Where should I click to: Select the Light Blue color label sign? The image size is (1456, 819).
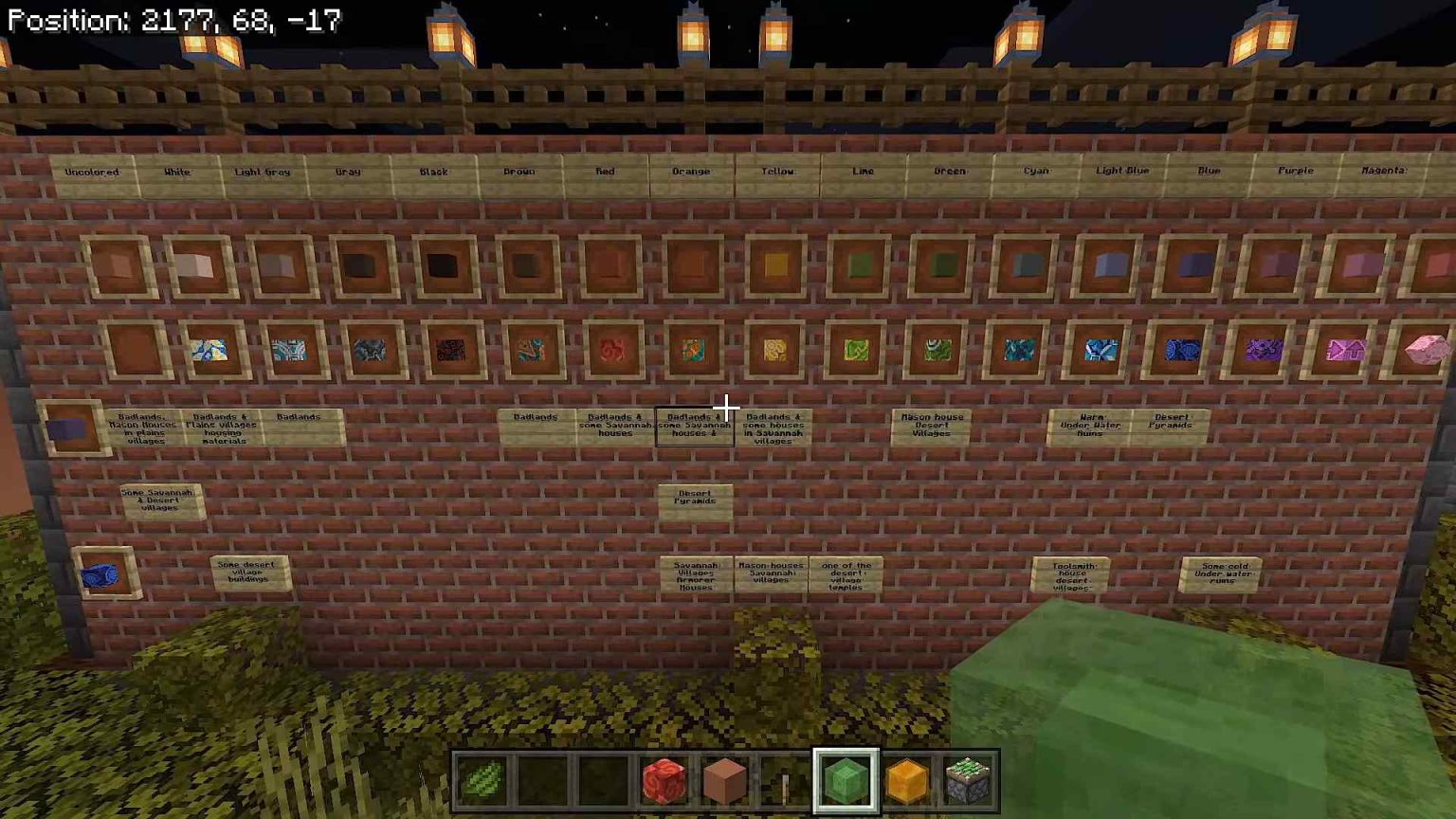(1122, 171)
